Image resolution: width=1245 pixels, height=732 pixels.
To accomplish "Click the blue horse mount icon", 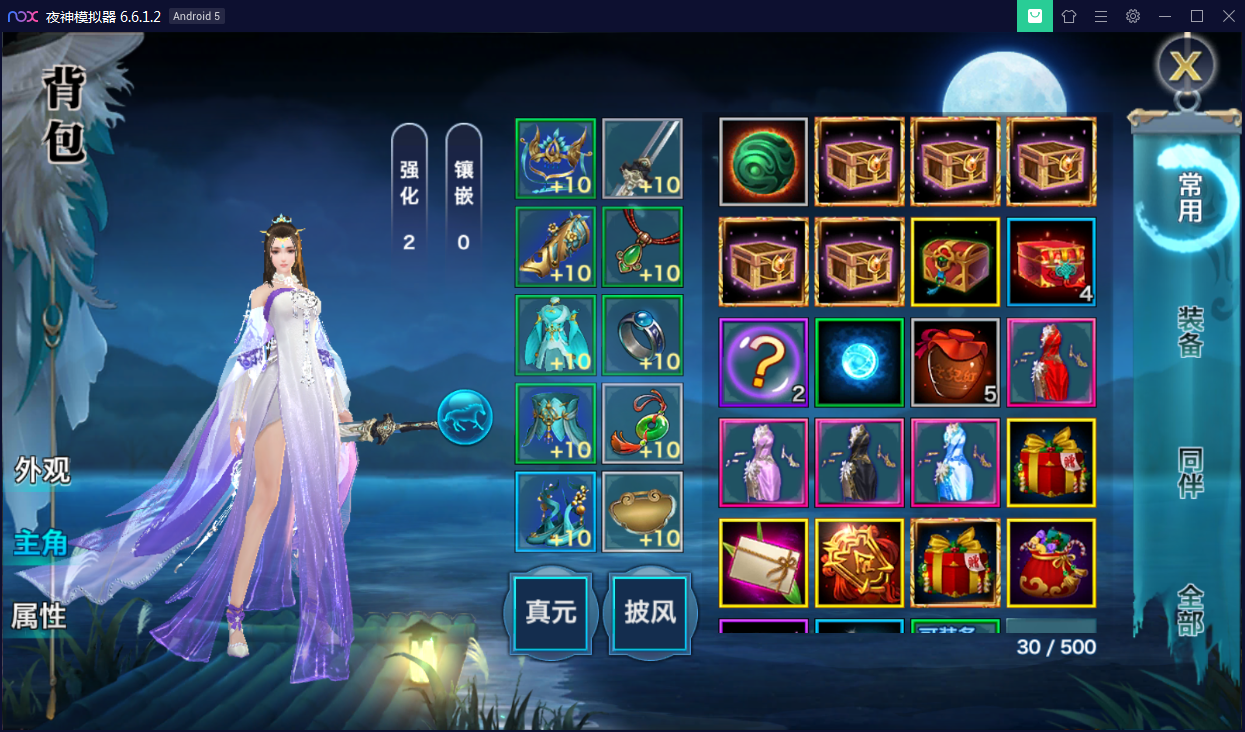I will point(465,417).
